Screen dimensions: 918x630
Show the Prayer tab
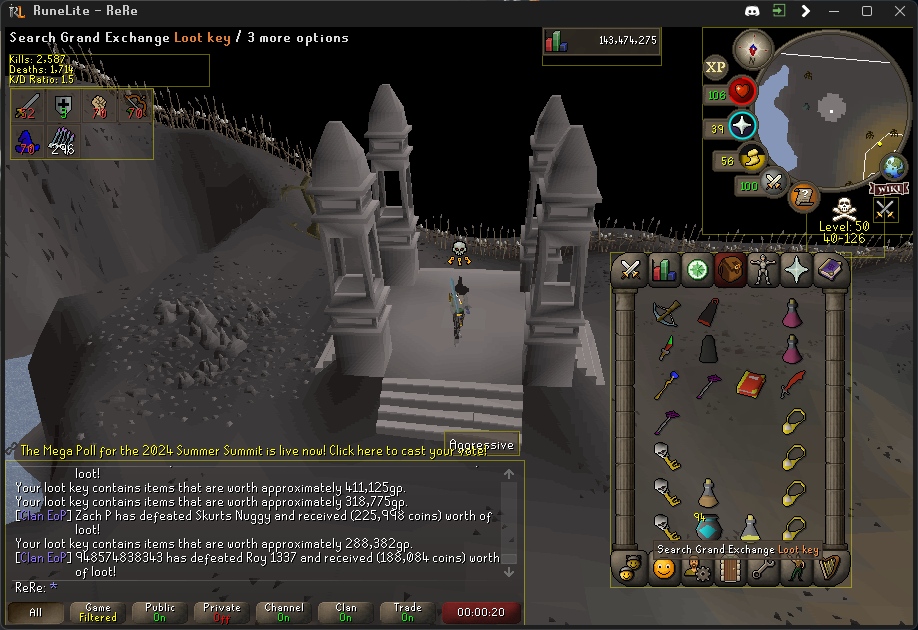[796, 269]
